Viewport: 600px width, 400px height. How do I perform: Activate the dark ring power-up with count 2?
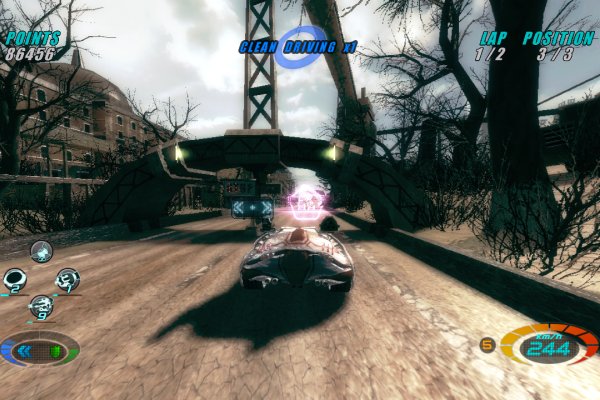(15, 280)
